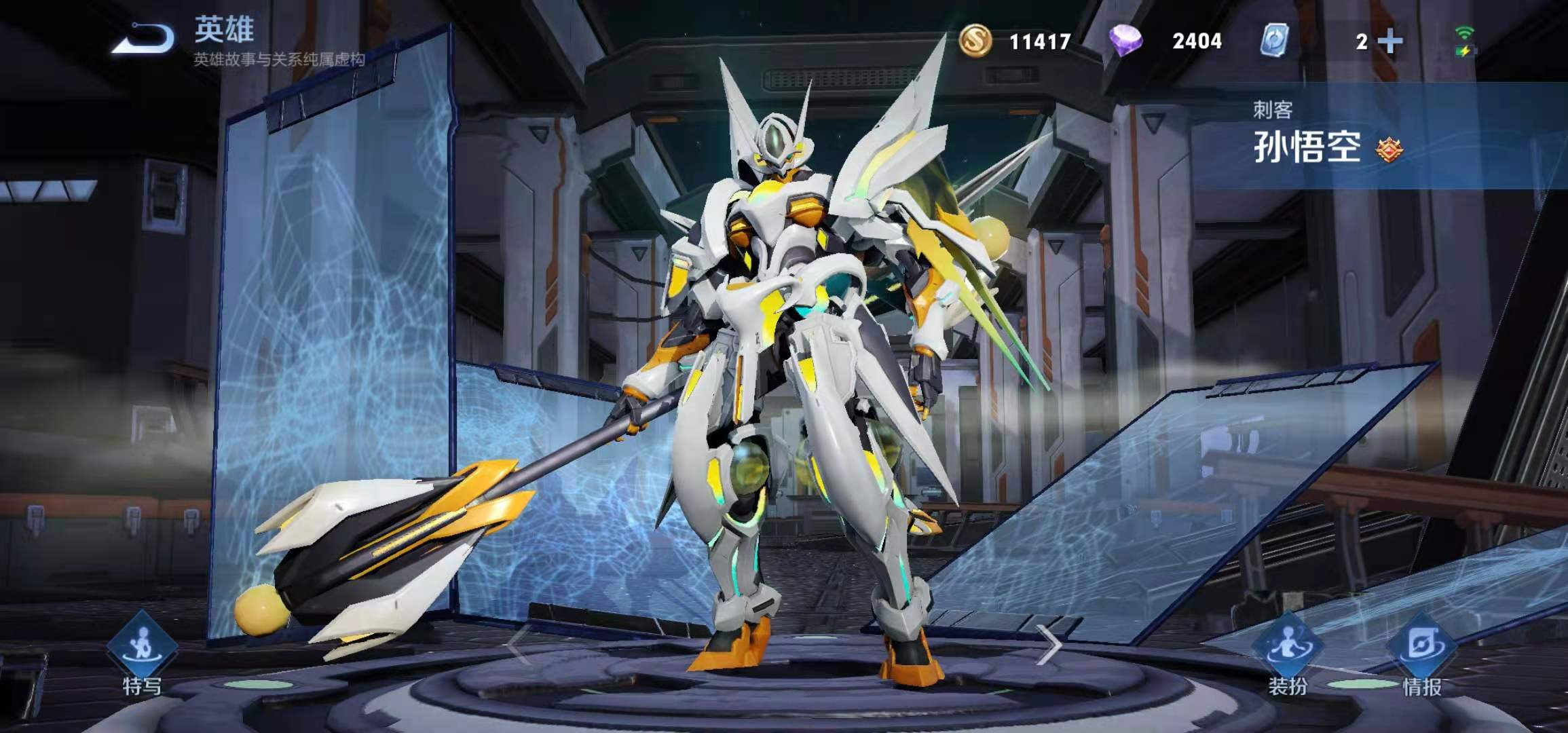Tap the purple diamond currency icon
The height and width of the screenshot is (733, 1568).
click(1125, 41)
